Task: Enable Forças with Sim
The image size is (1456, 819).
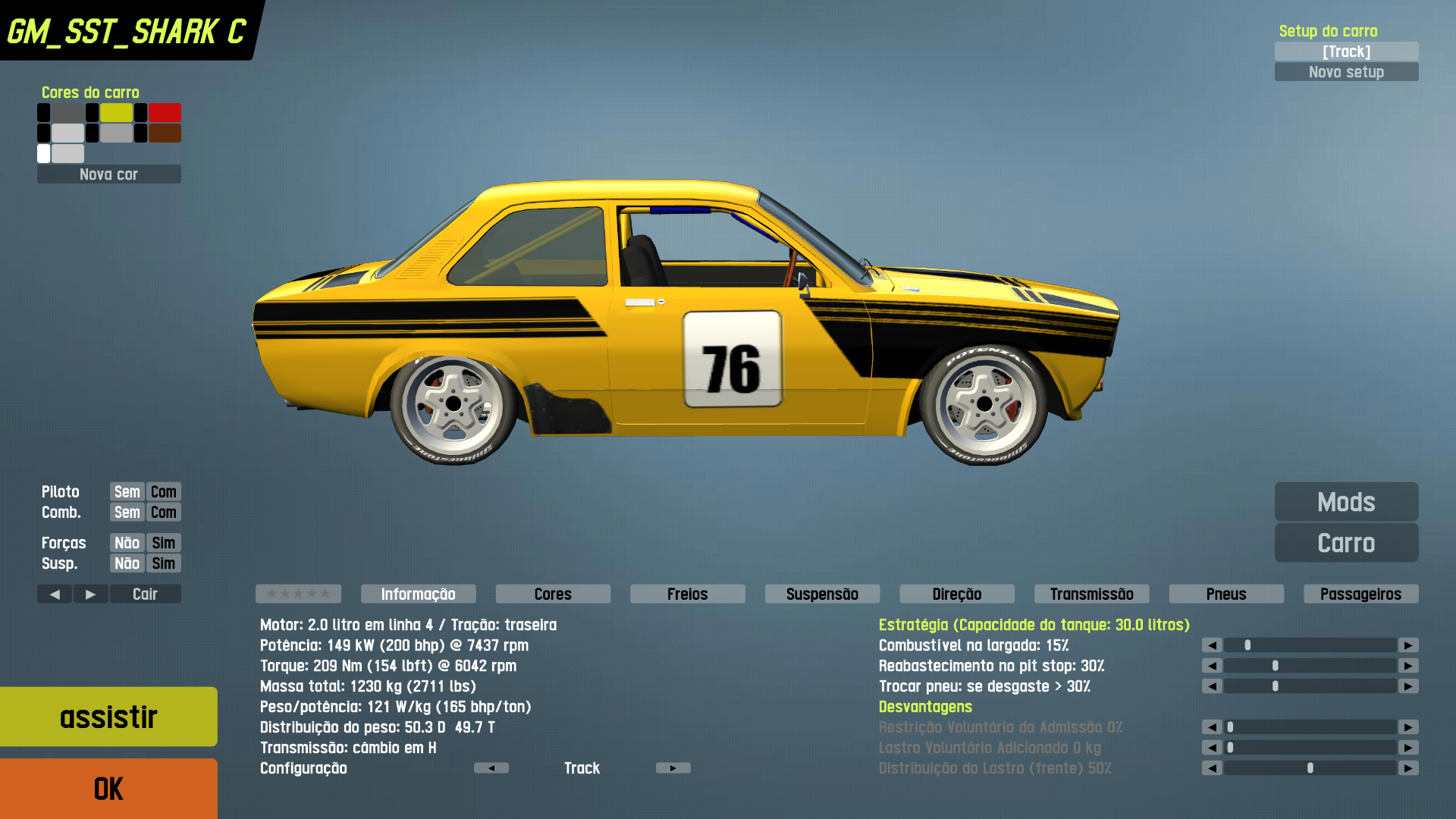Action: (x=163, y=543)
